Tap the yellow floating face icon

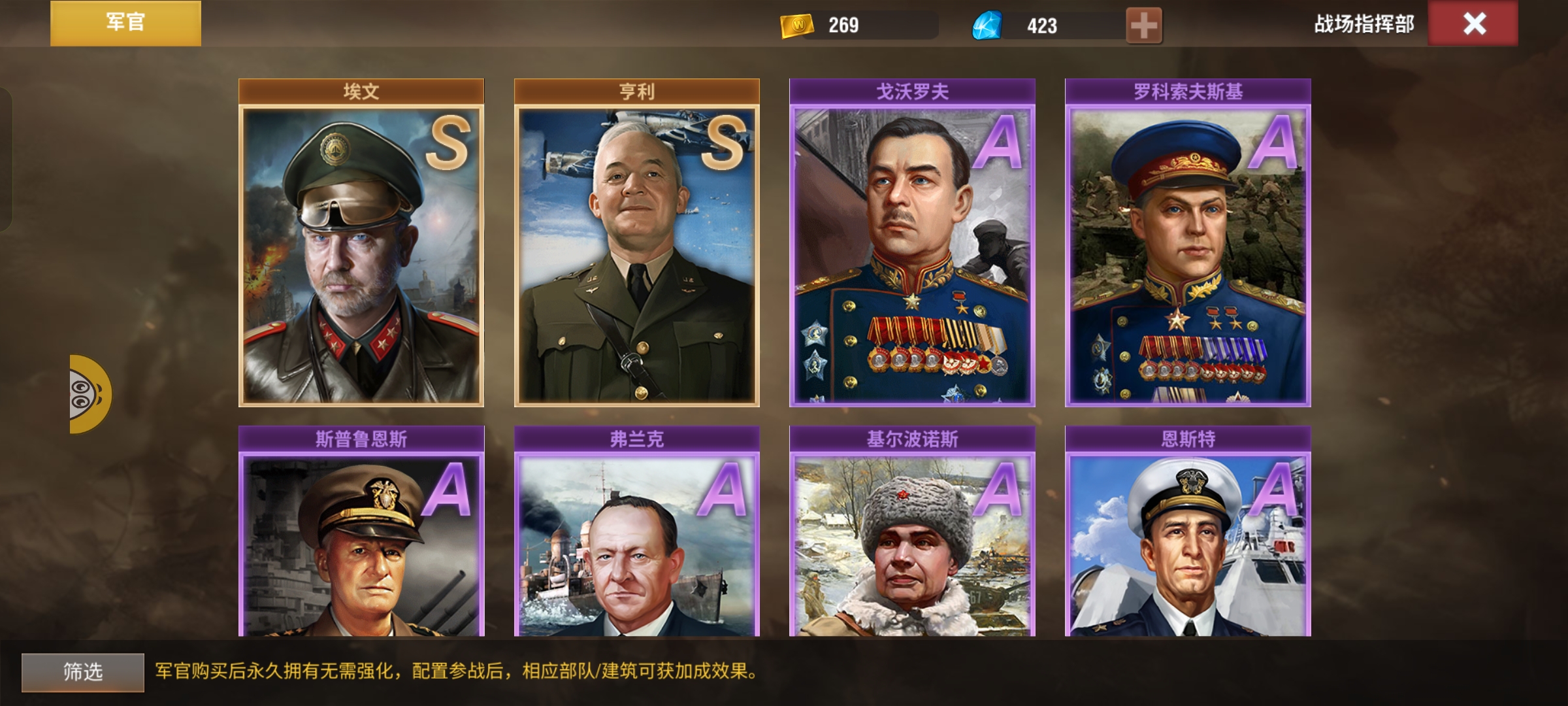pyautogui.click(x=90, y=394)
